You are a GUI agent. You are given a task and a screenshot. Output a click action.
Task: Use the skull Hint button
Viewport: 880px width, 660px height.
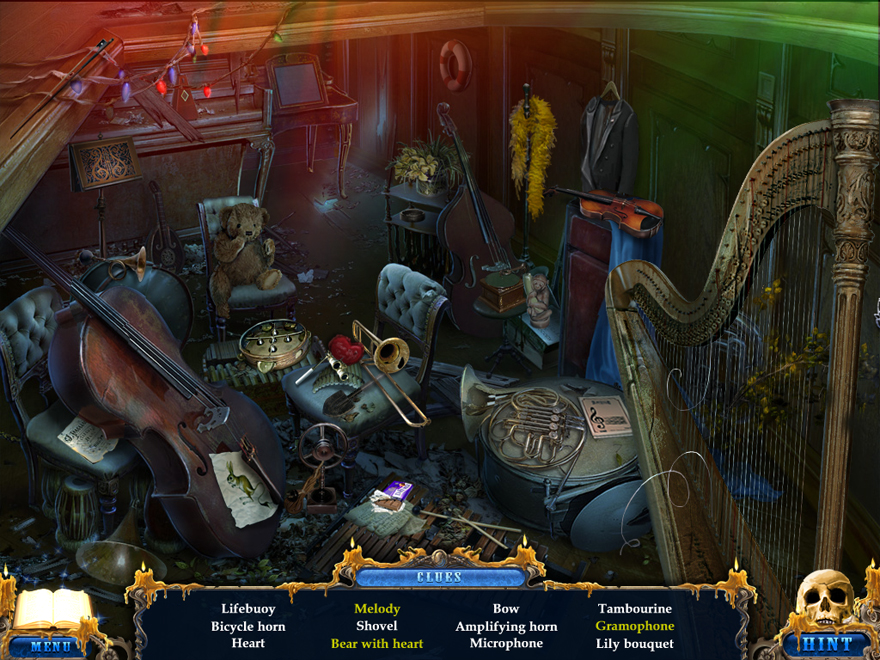828,644
